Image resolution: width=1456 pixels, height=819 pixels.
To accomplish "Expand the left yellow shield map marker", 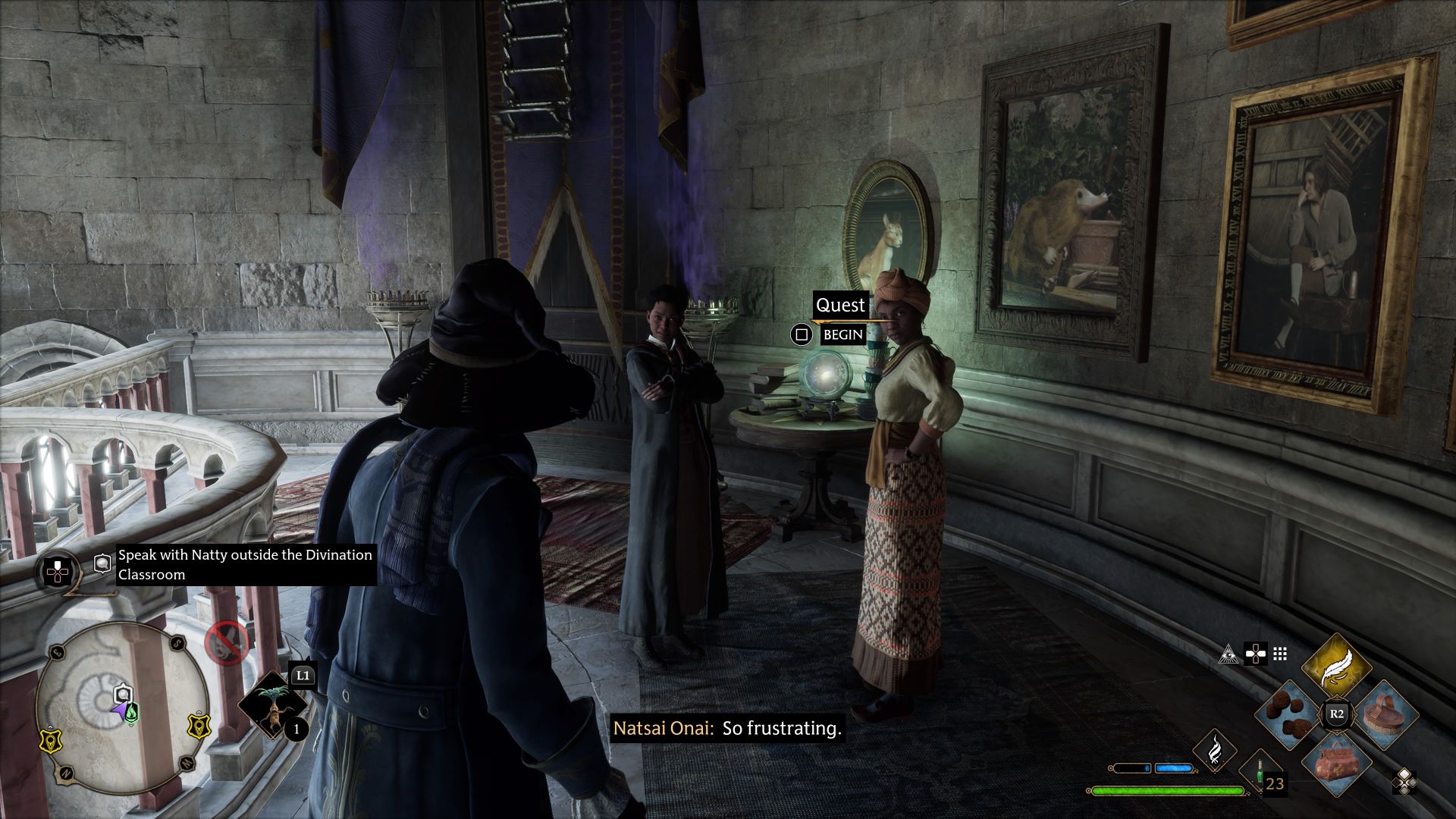I will [x=49, y=742].
